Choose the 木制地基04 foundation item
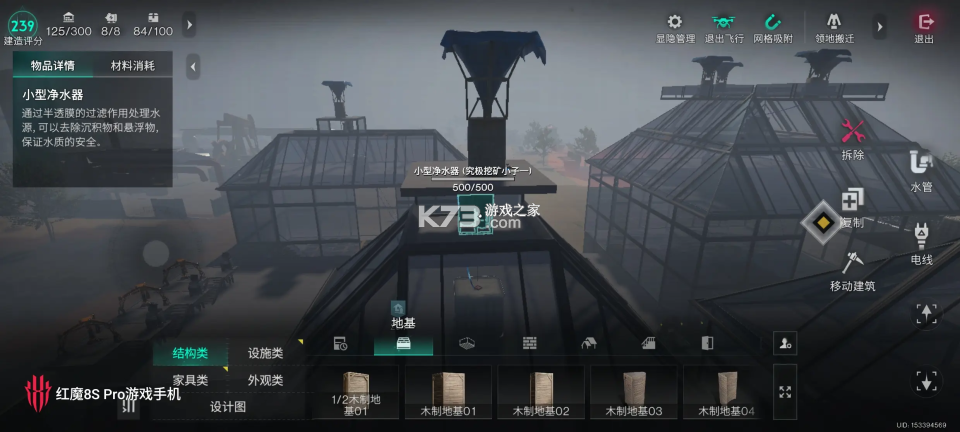The height and width of the screenshot is (432, 960). [727, 392]
